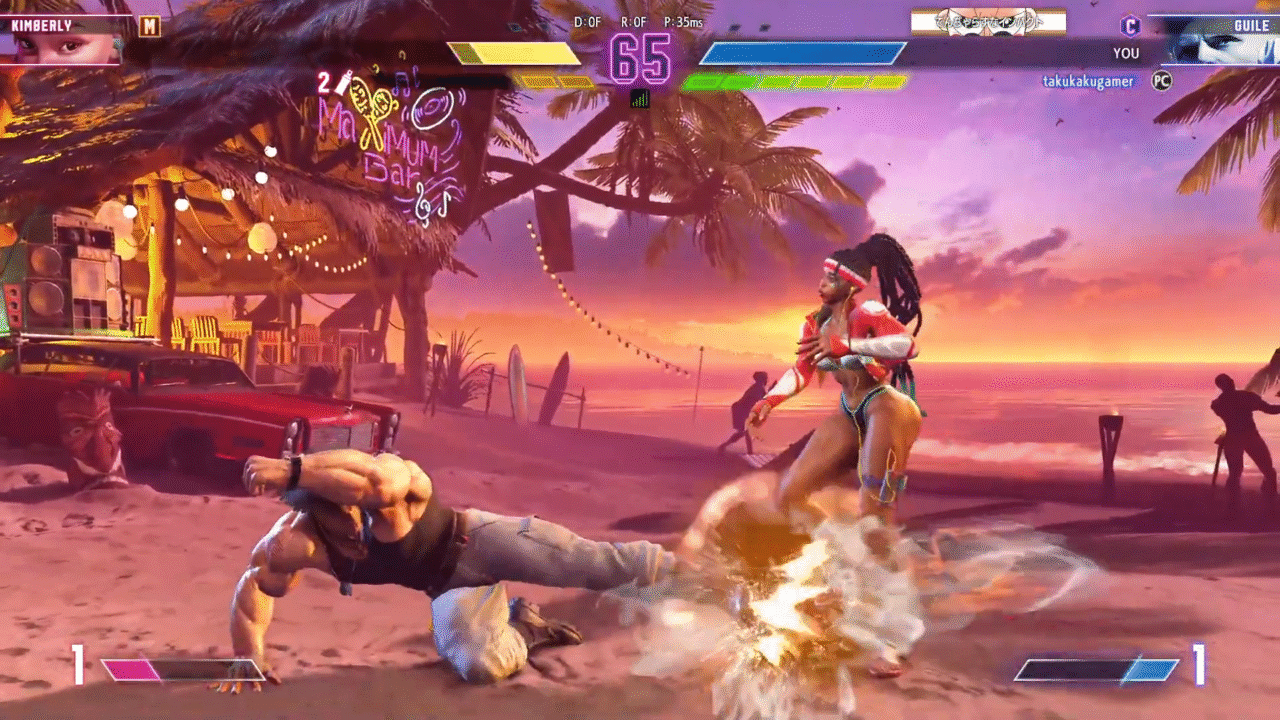The width and height of the screenshot is (1280, 720).
Task: Select the orange M control type badge
Action: click(149, 26)
